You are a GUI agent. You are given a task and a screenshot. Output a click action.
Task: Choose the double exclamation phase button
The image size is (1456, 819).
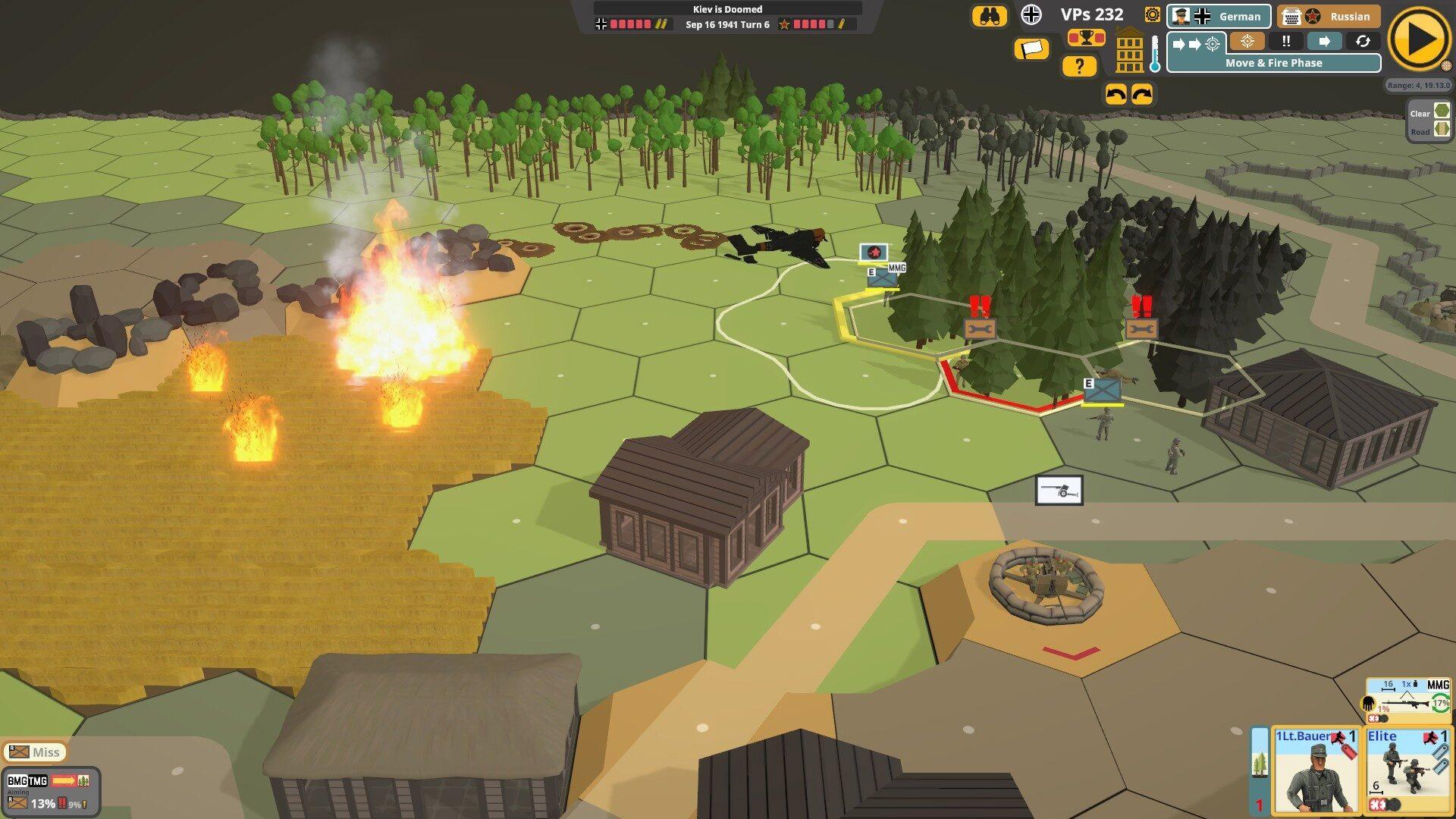1286,42
